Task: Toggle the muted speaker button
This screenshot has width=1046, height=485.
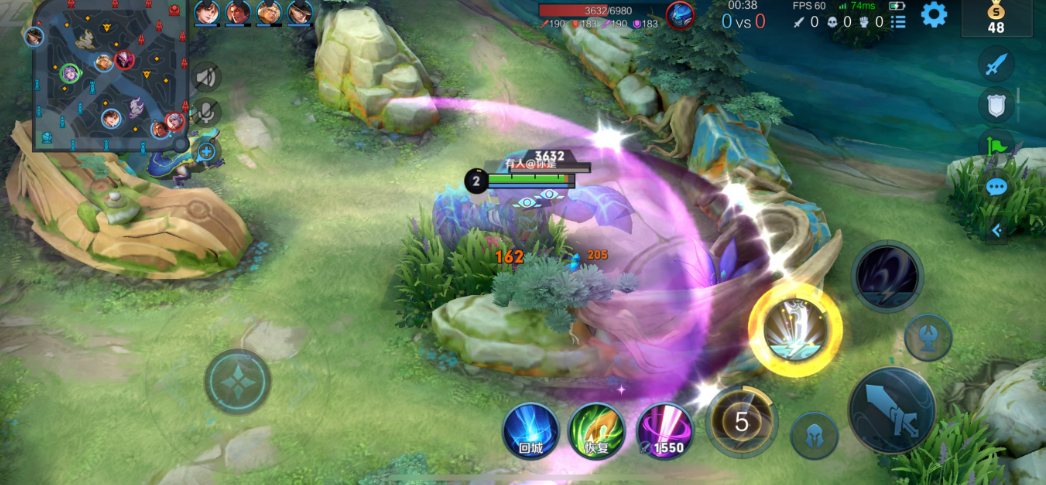Action: pos(206,76)
